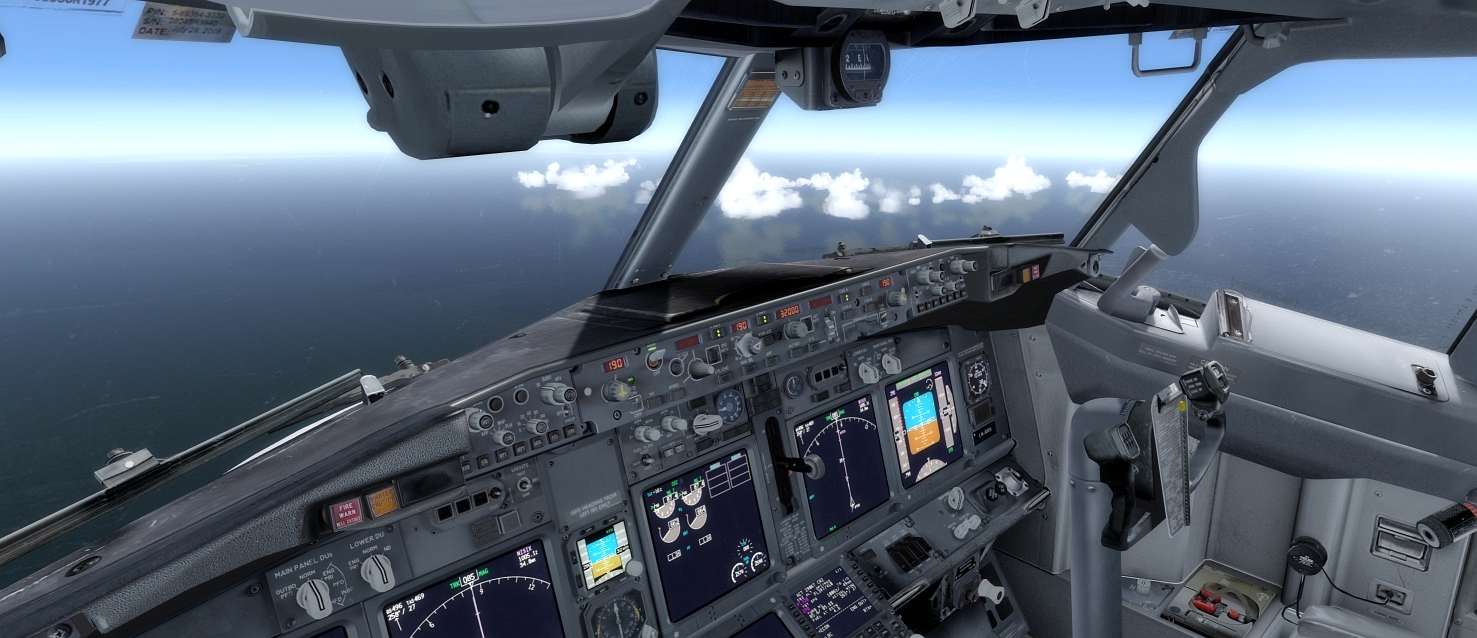Flip the LIGHTS test switch
Viewport: 1477px width, 638px height.
click(523, 484)
